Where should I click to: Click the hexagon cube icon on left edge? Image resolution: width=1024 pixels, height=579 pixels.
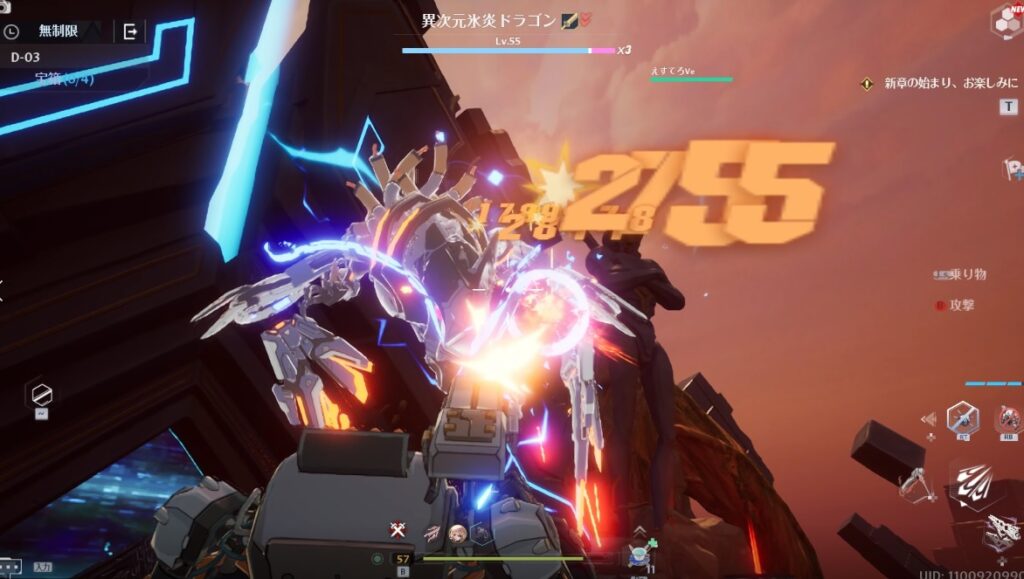tap(42, 394)
